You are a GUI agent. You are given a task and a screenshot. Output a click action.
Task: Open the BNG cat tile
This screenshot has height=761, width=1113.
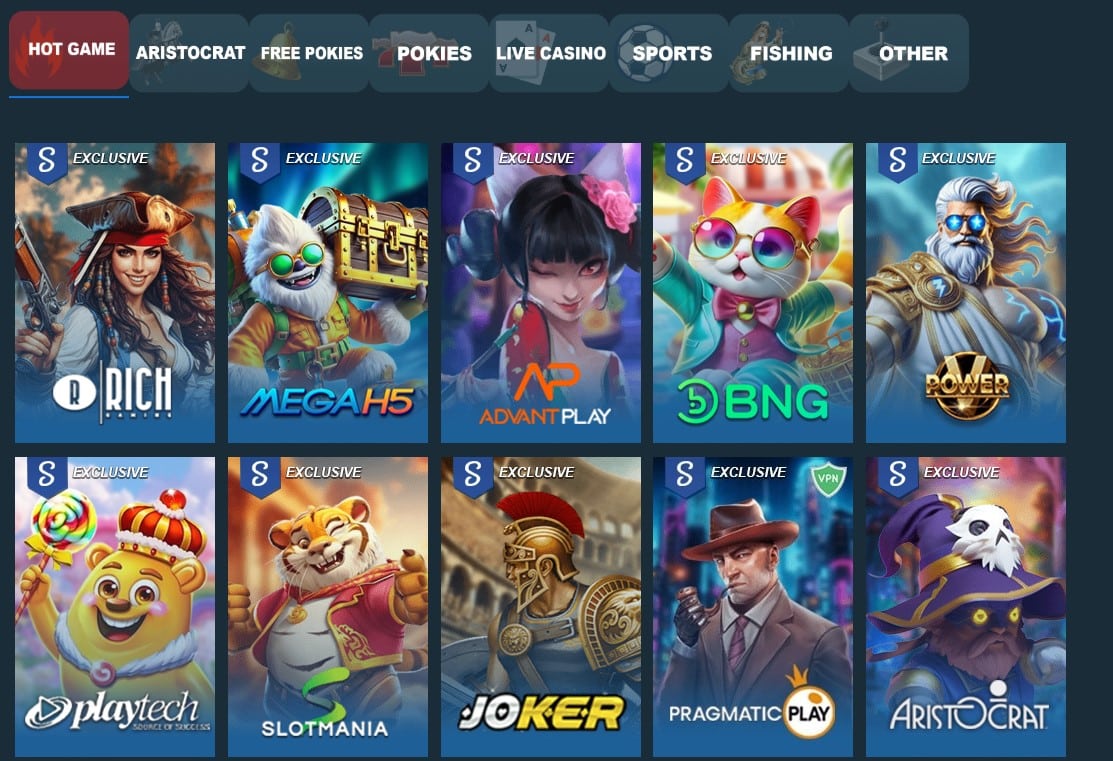[x=753, y=292]
